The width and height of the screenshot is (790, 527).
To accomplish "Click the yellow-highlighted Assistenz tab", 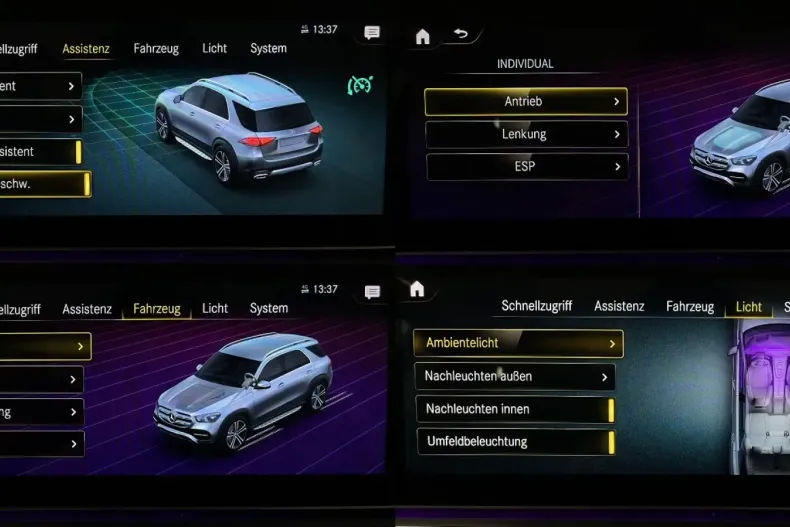I will click(x=86, y=48).
